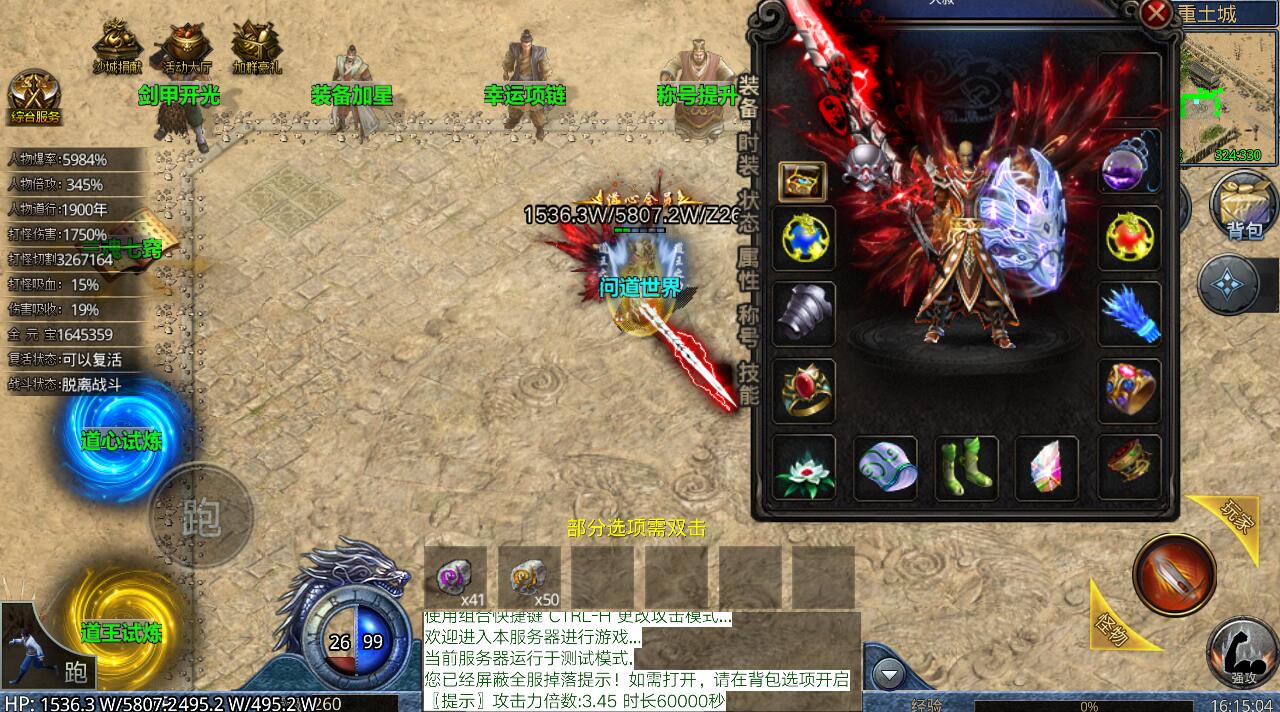1280x712 pixels.
Task: Close the character equipment panel
Action: pyautogui.click(x=1156, y=14)
